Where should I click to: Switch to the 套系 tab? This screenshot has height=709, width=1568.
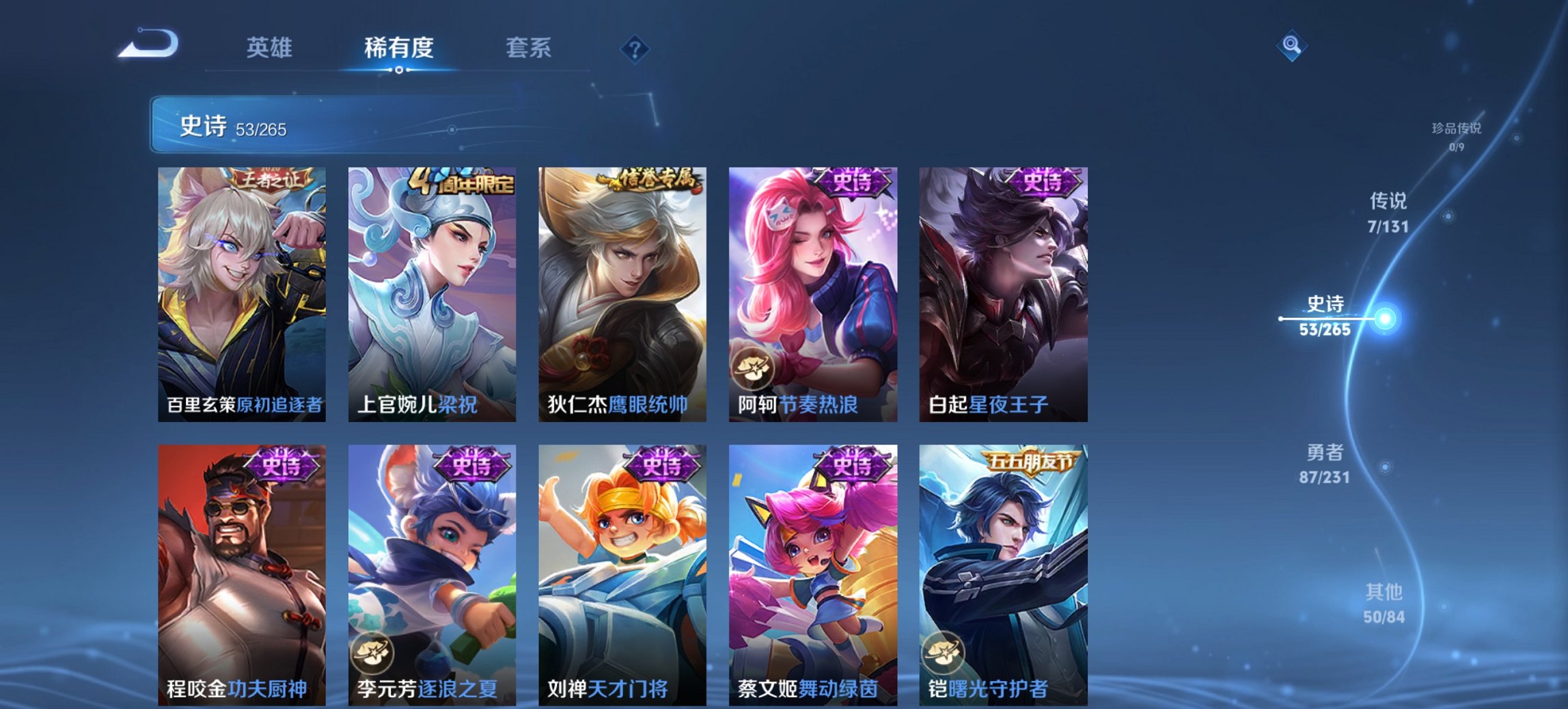click(529, 48)
